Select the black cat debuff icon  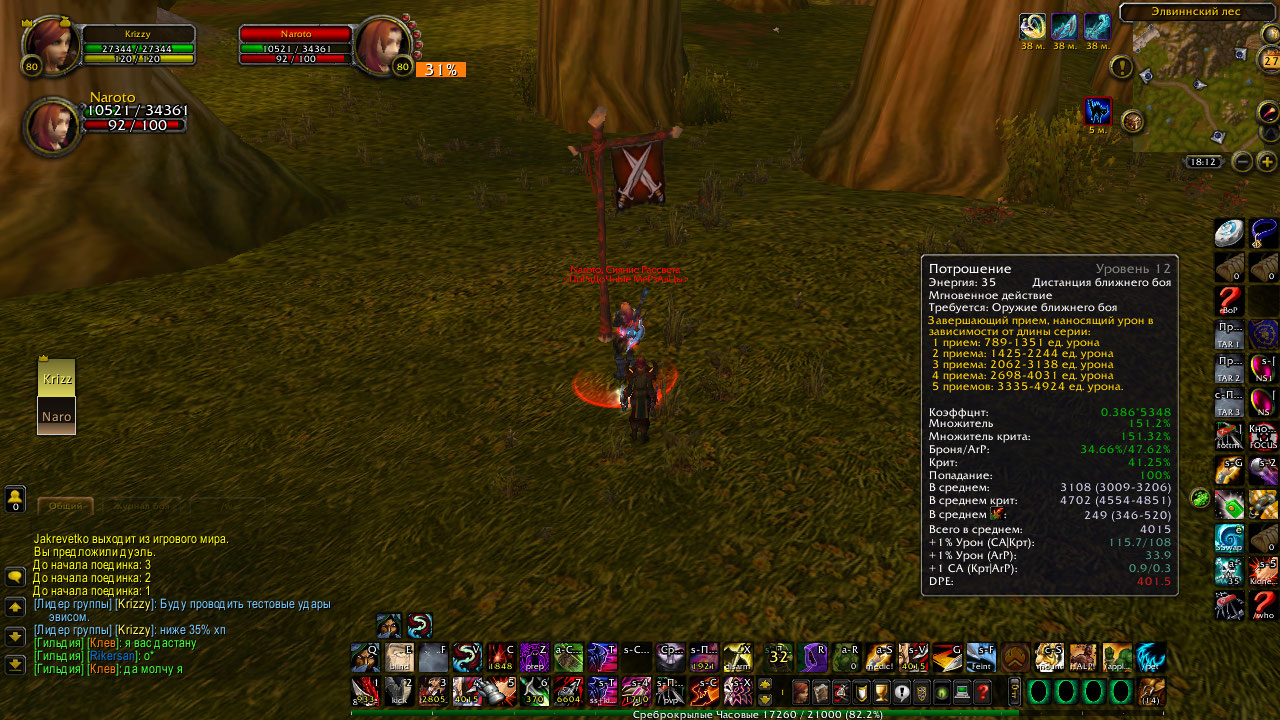tap(1098, 111)
